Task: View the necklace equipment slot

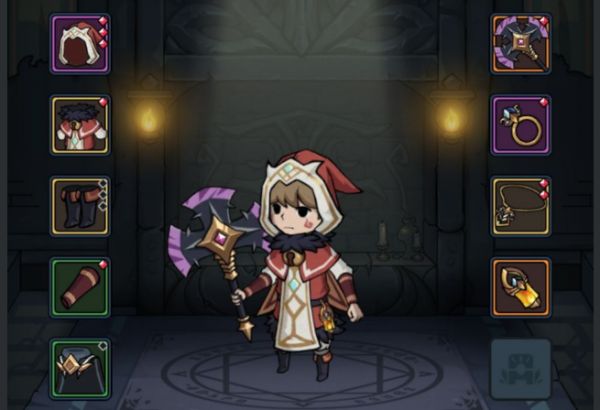Action: (520, 206)
